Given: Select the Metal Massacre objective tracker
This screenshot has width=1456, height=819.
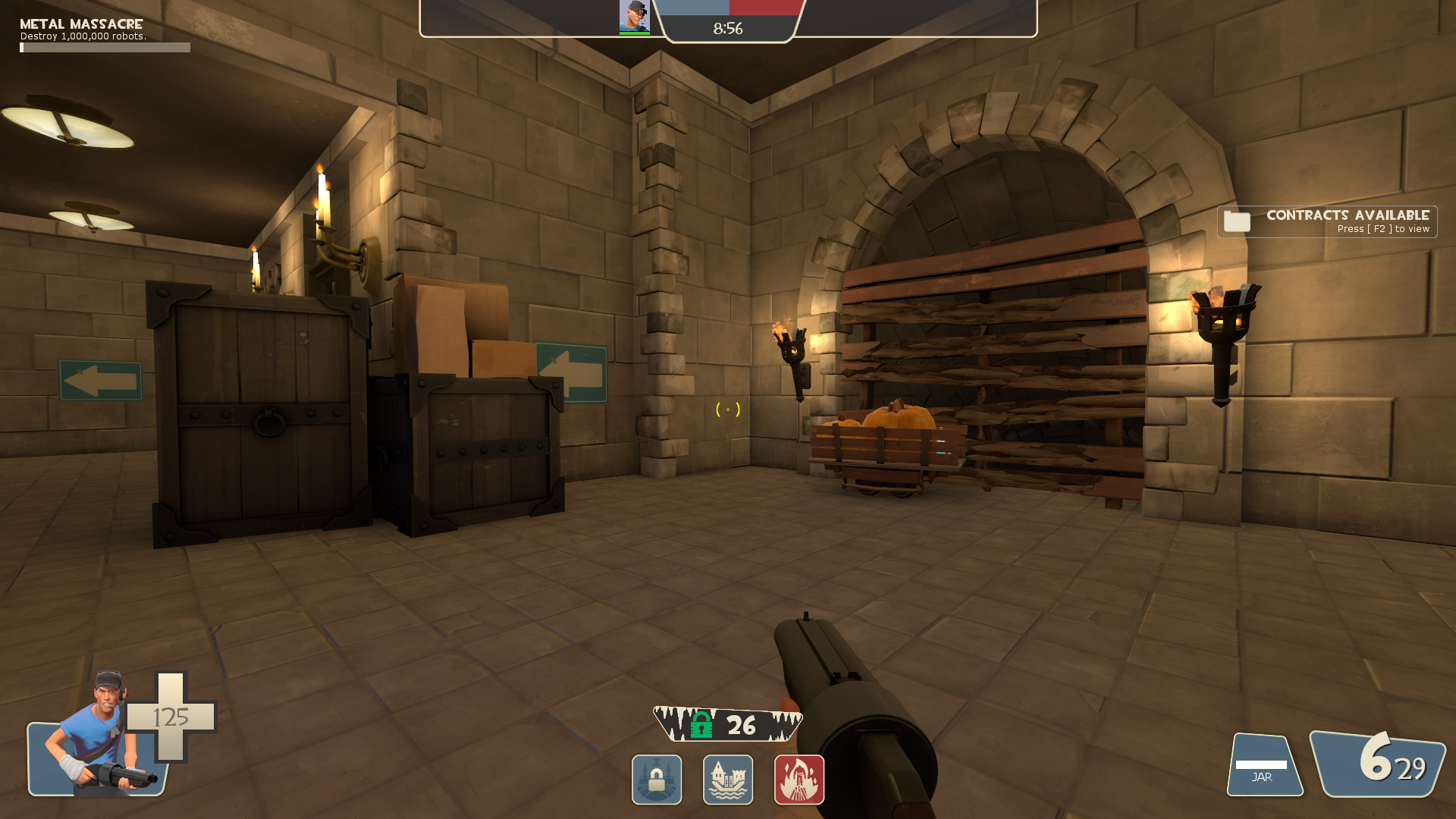Looking at the screenshot, I should [x=105, y=35].
